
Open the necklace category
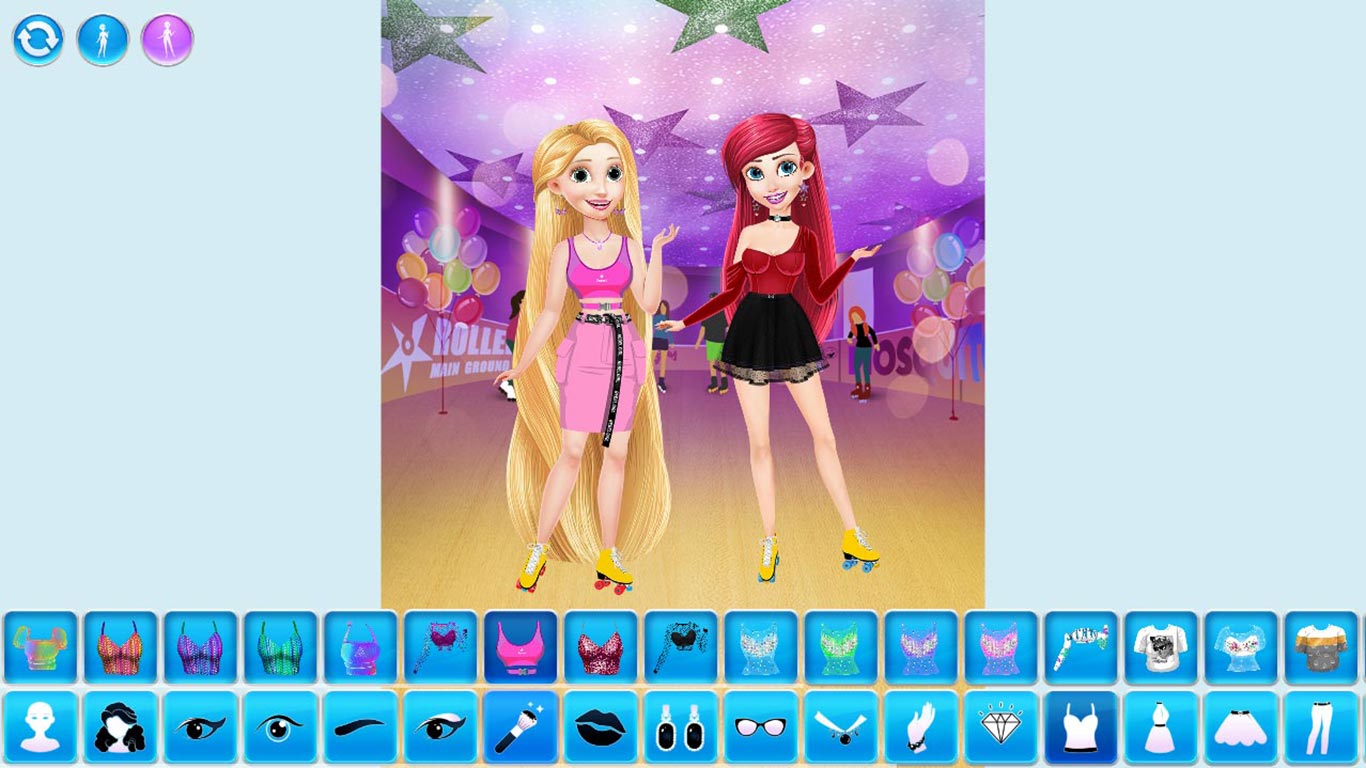click(840, 730)
